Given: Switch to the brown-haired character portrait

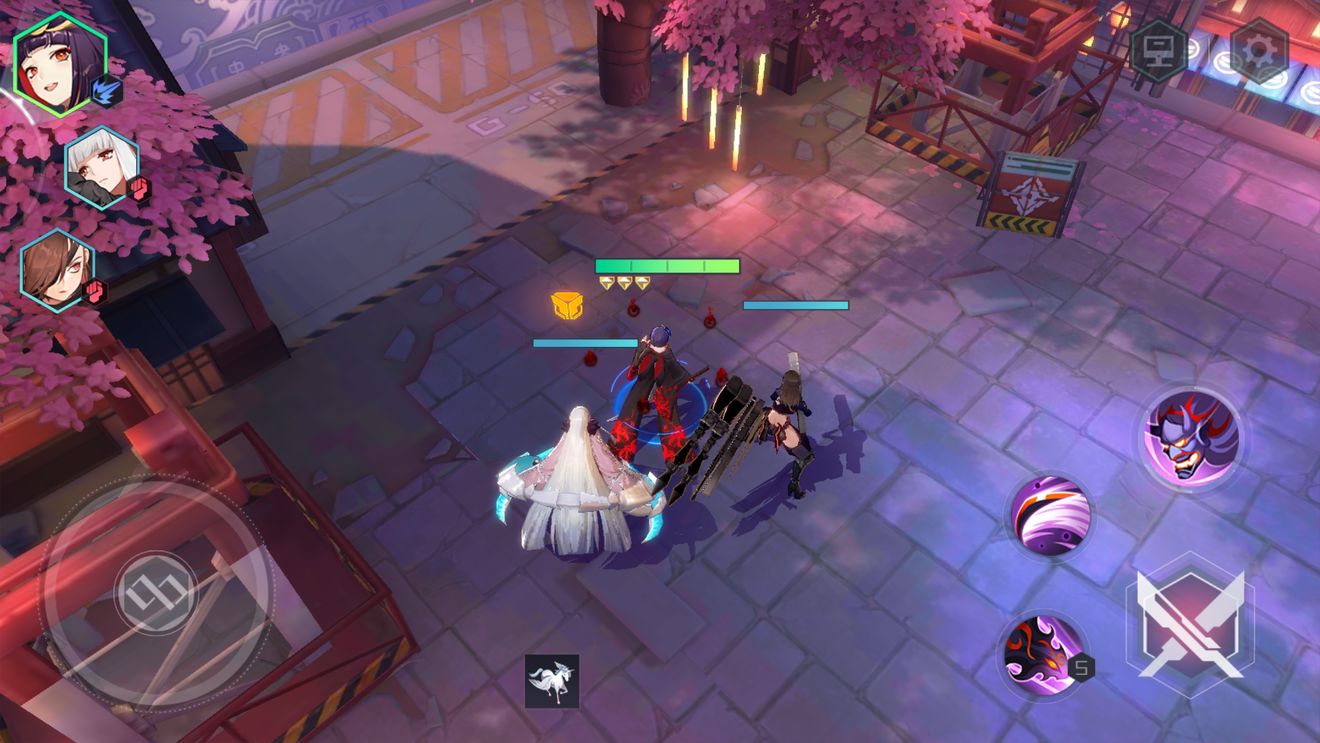Looking at the screenshot, I should [58, 270].
